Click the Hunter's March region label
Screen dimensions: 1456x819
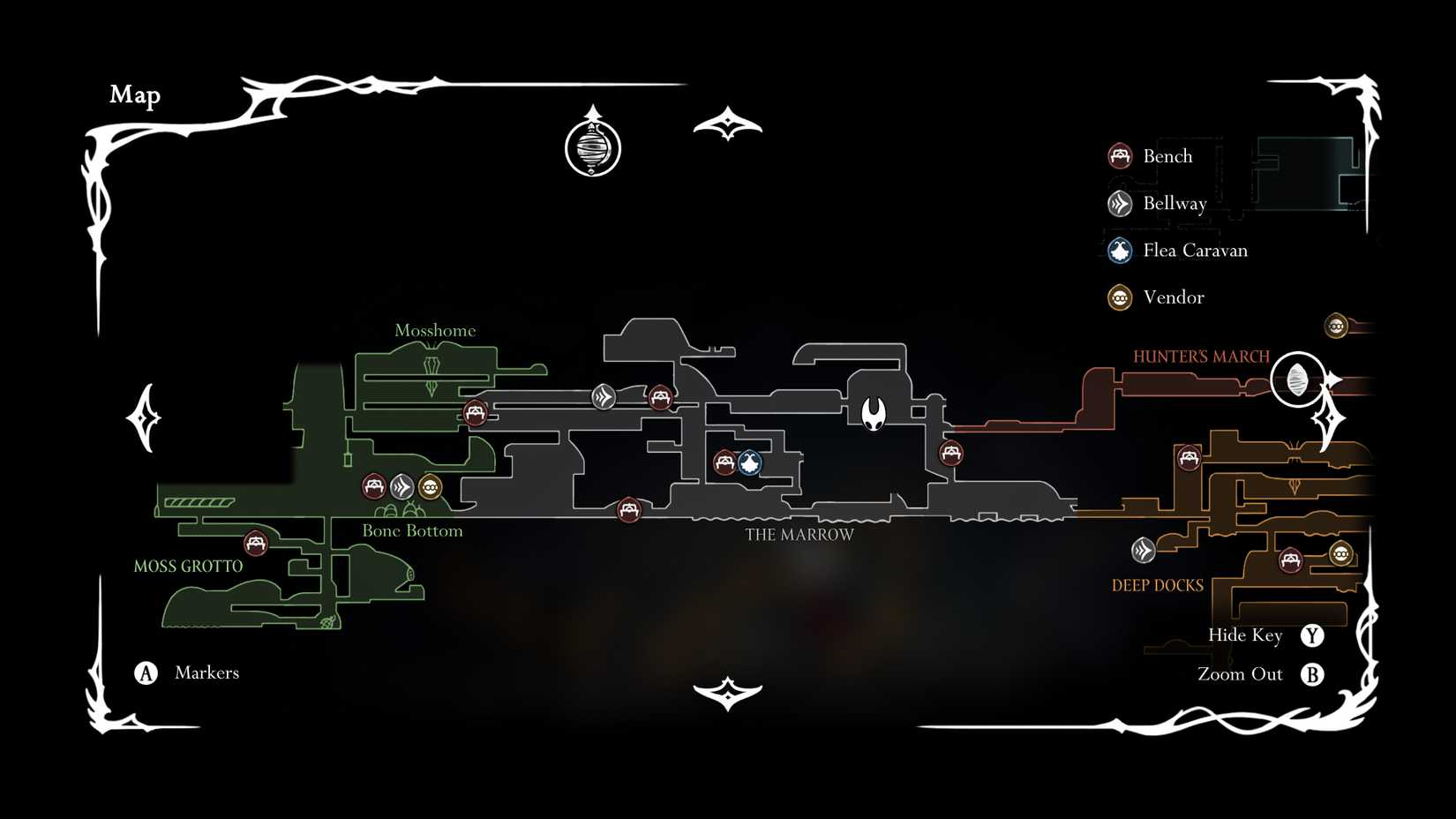point(1202,356)
